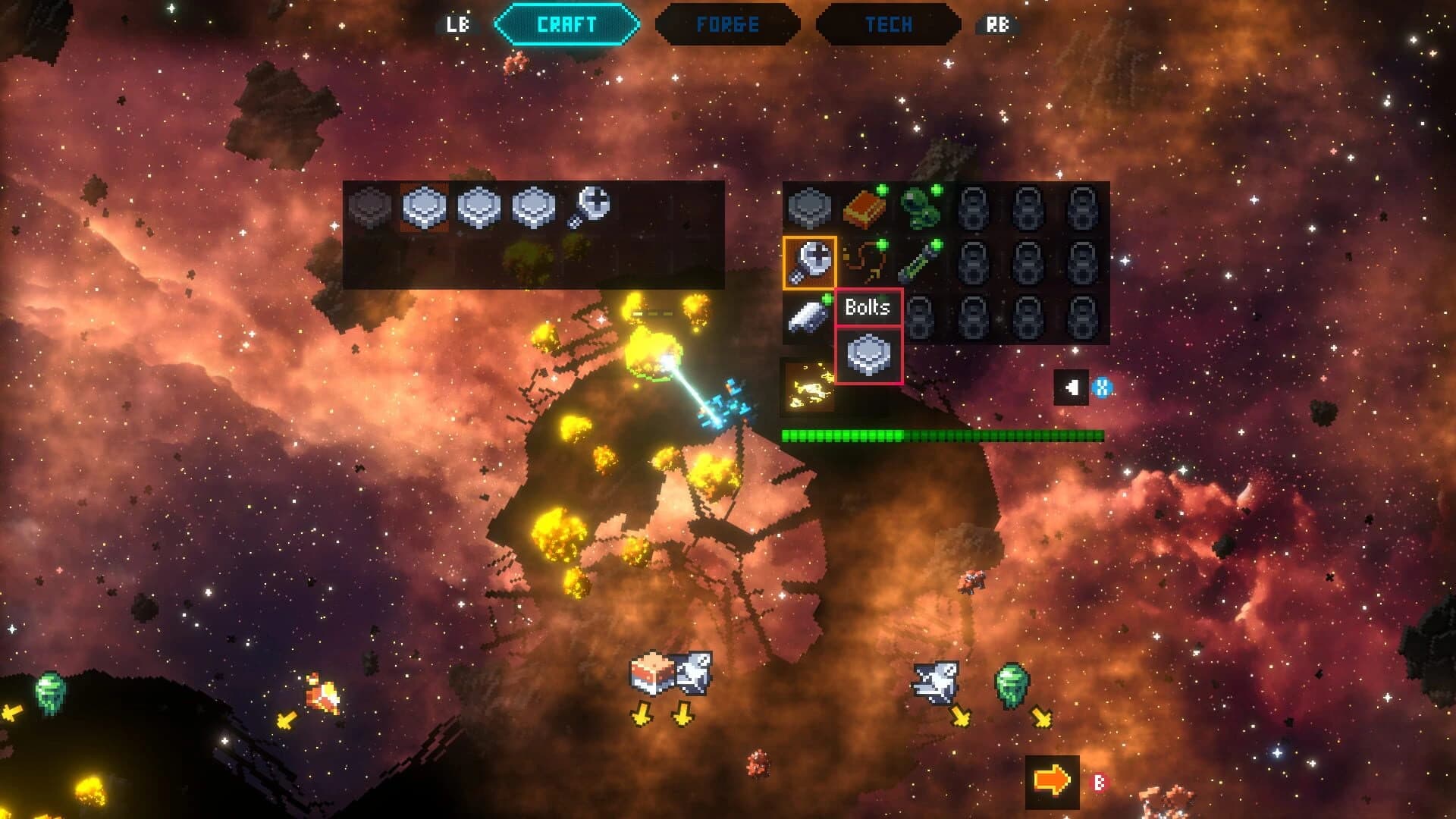The height and width of the screenshot is (819, 1456).
Task: Select the coiled wire item in the inventory
Action: pyautogui.click(x=864, y=258)
